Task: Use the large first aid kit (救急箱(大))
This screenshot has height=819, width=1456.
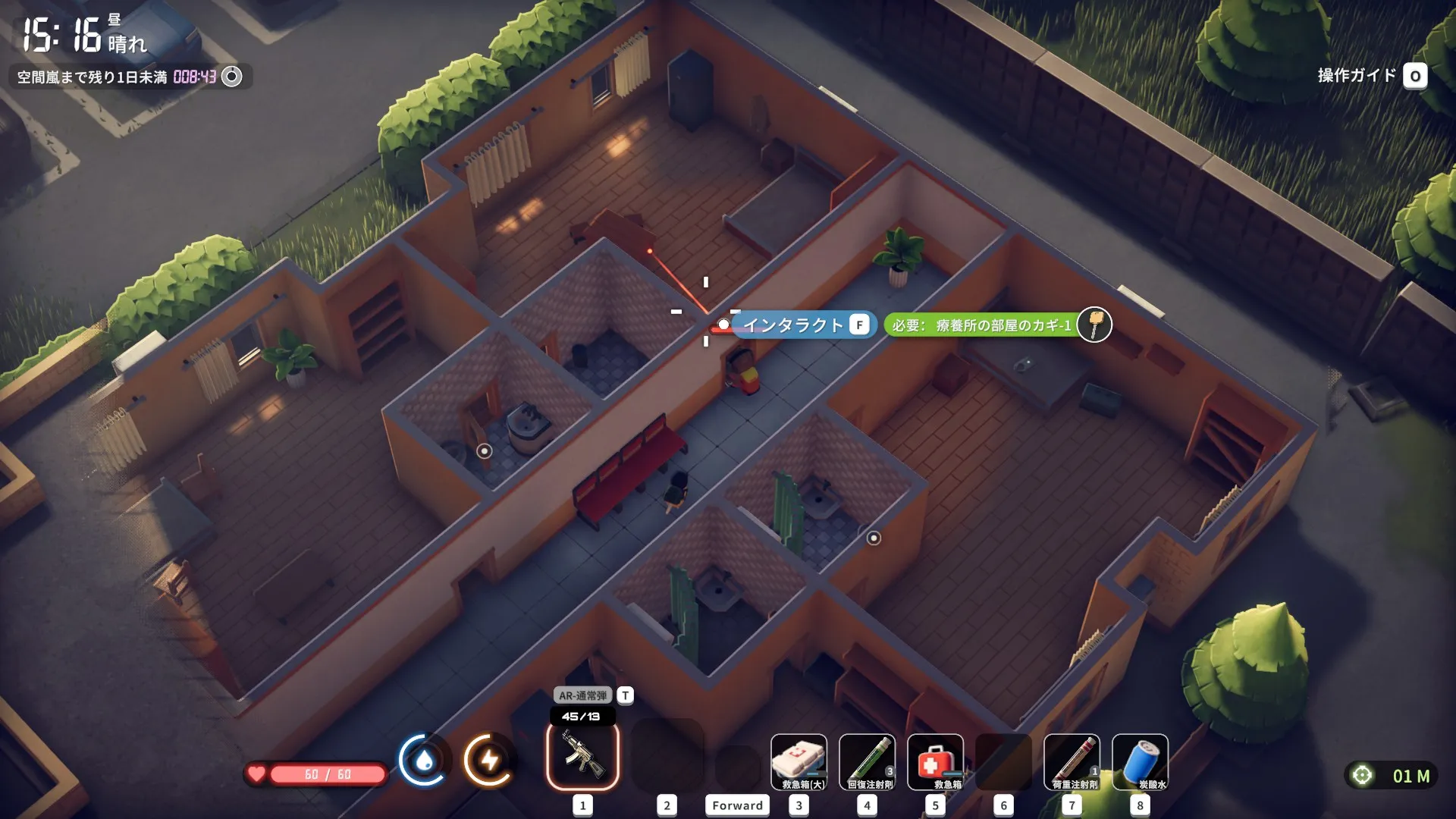Action: pyautogui.click(x=799, y=761)
